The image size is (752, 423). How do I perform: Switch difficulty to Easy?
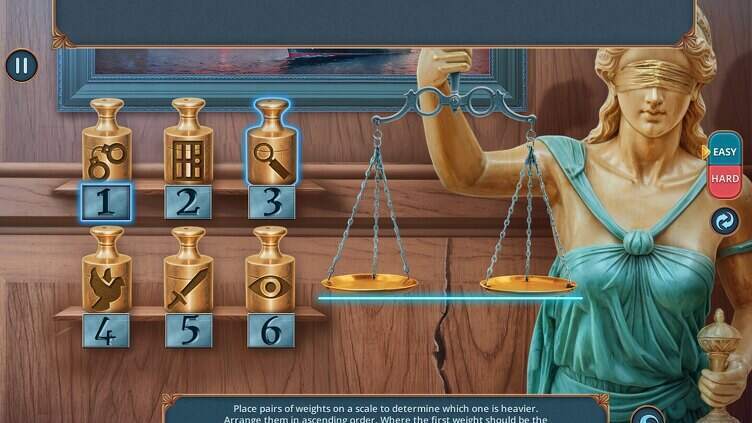click(x=724, y=152)
